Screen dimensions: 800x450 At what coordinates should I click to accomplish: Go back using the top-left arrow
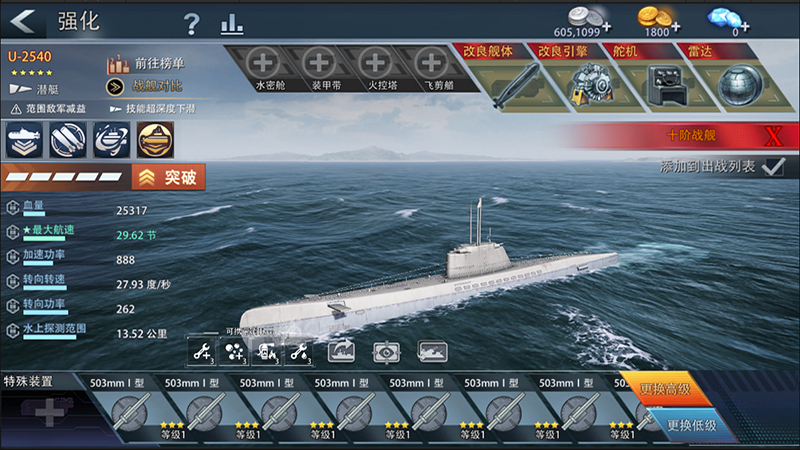point(24,21)
